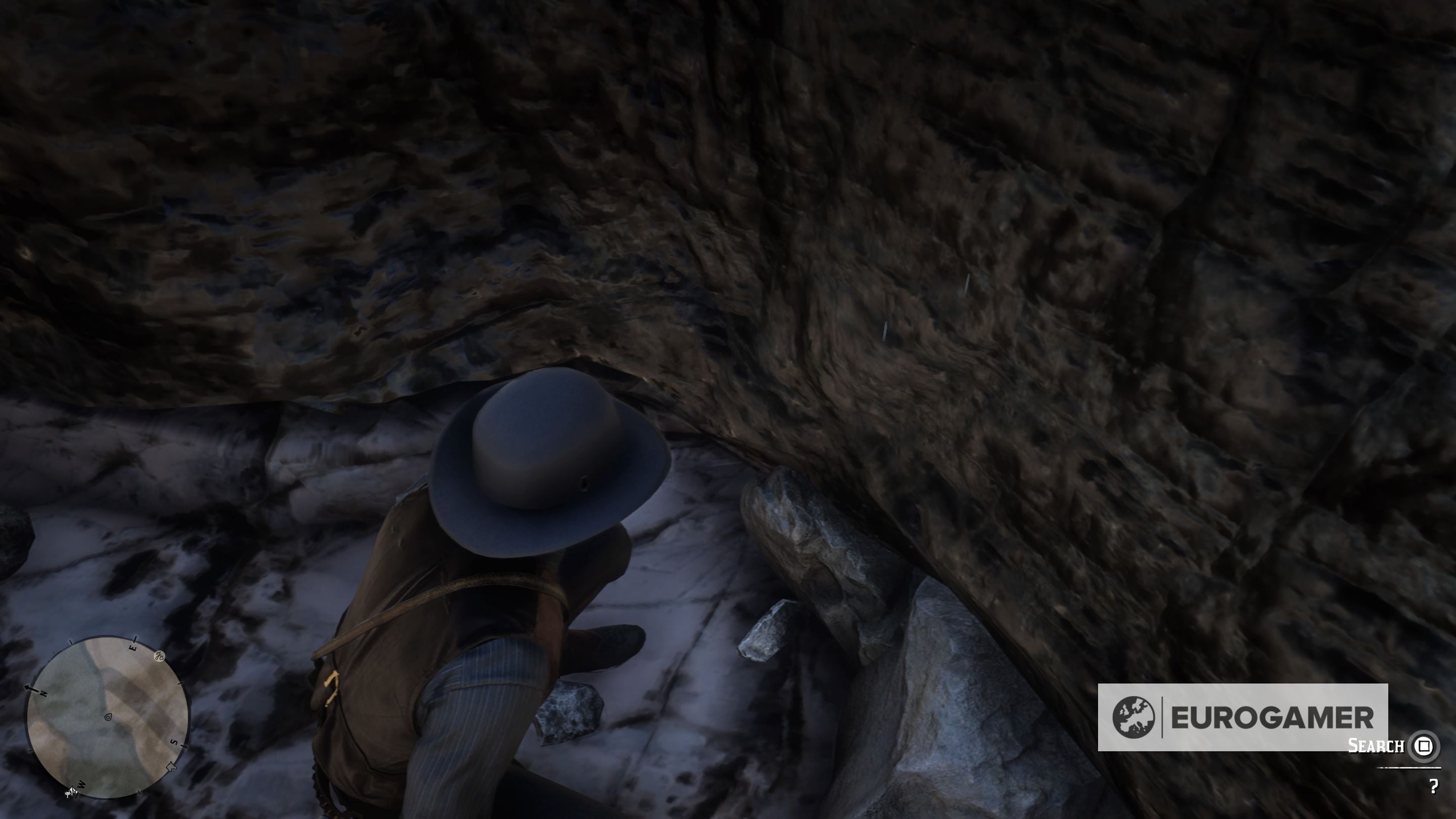Click the 'W' compass letter
Screen dimensions: 1456x819
[81, 786]
